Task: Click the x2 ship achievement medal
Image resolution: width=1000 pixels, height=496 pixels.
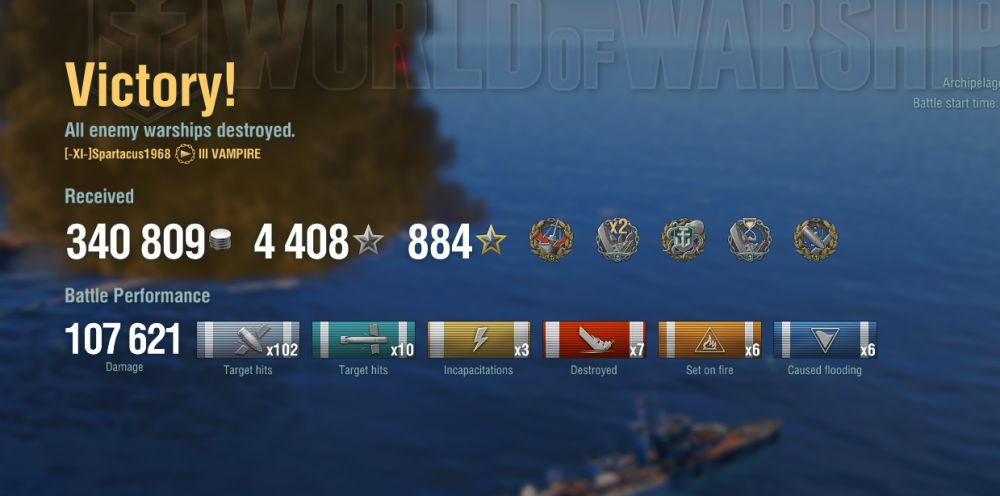Action: click(617, 239)
